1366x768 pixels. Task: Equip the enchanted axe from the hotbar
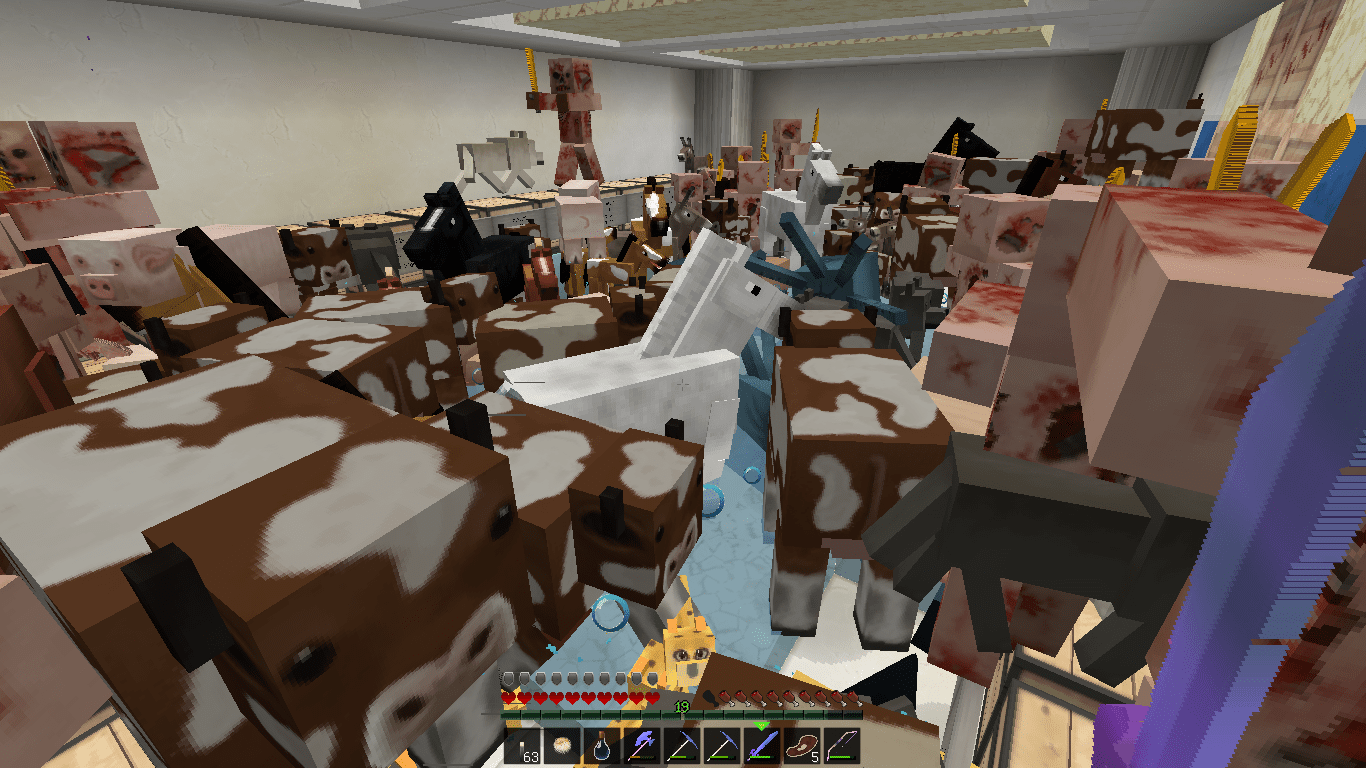[x=642, y=746]
